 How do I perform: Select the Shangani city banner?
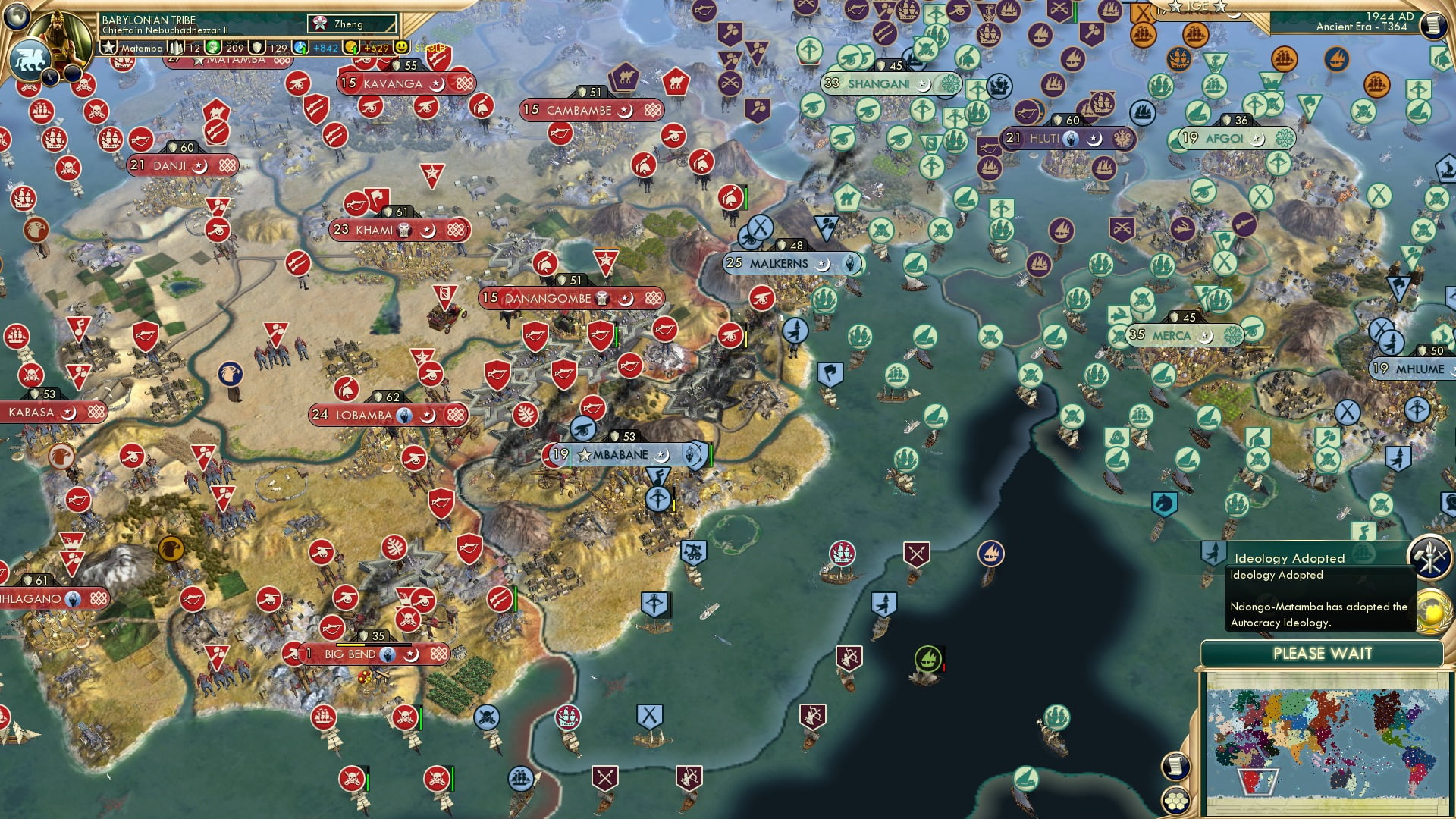(883, 85)
